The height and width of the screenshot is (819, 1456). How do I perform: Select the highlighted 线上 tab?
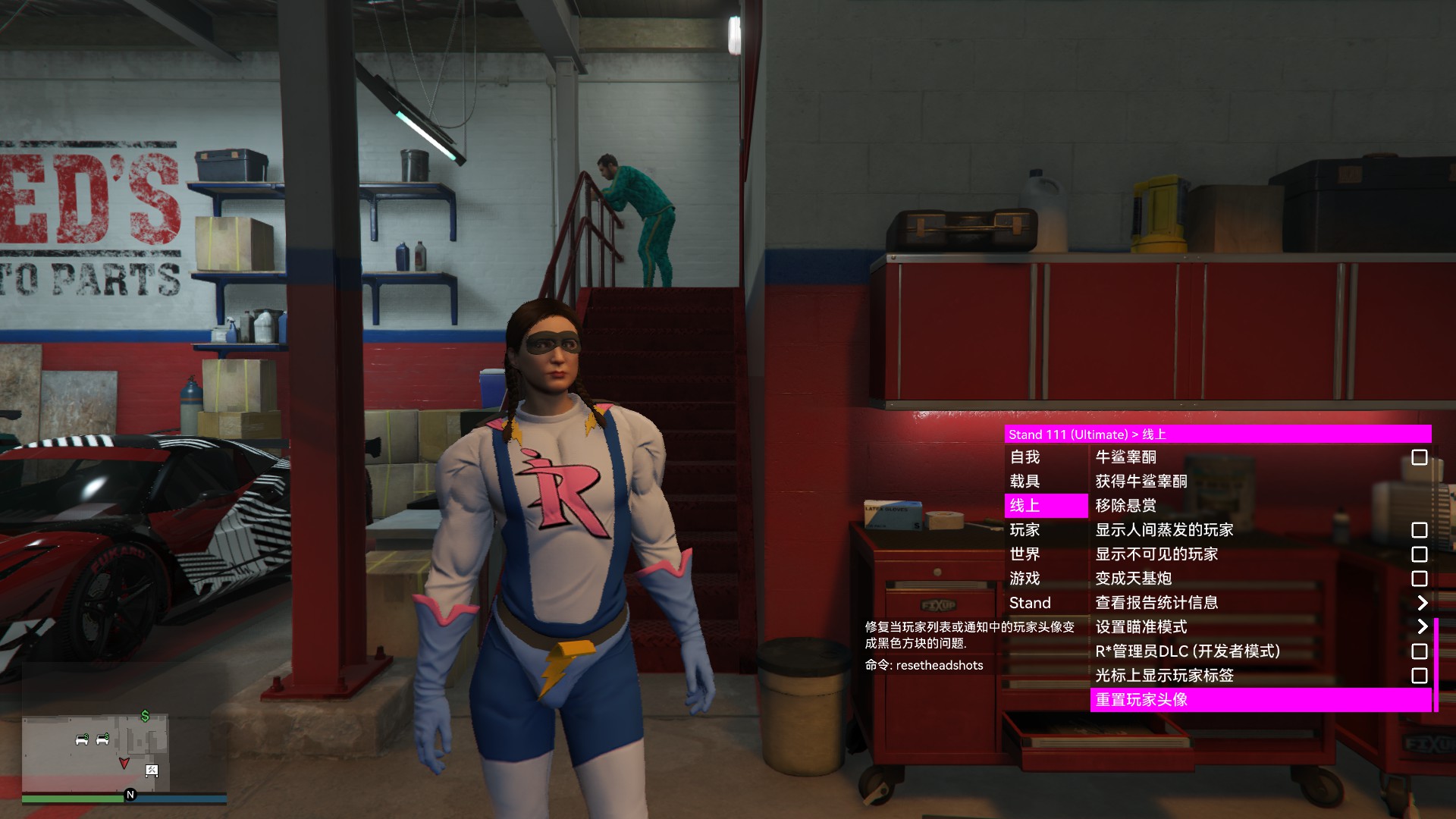[1025, 506]
